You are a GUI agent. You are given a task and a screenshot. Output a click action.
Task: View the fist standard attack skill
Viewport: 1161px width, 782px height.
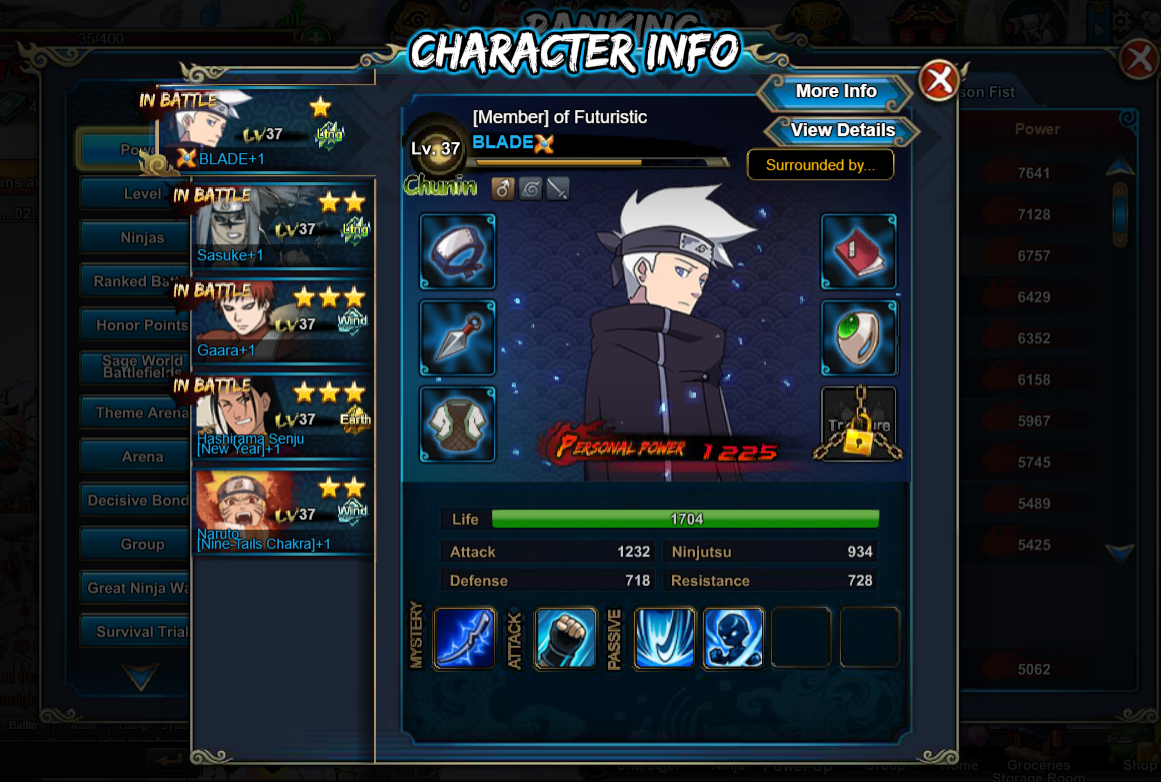click(565, 638)
